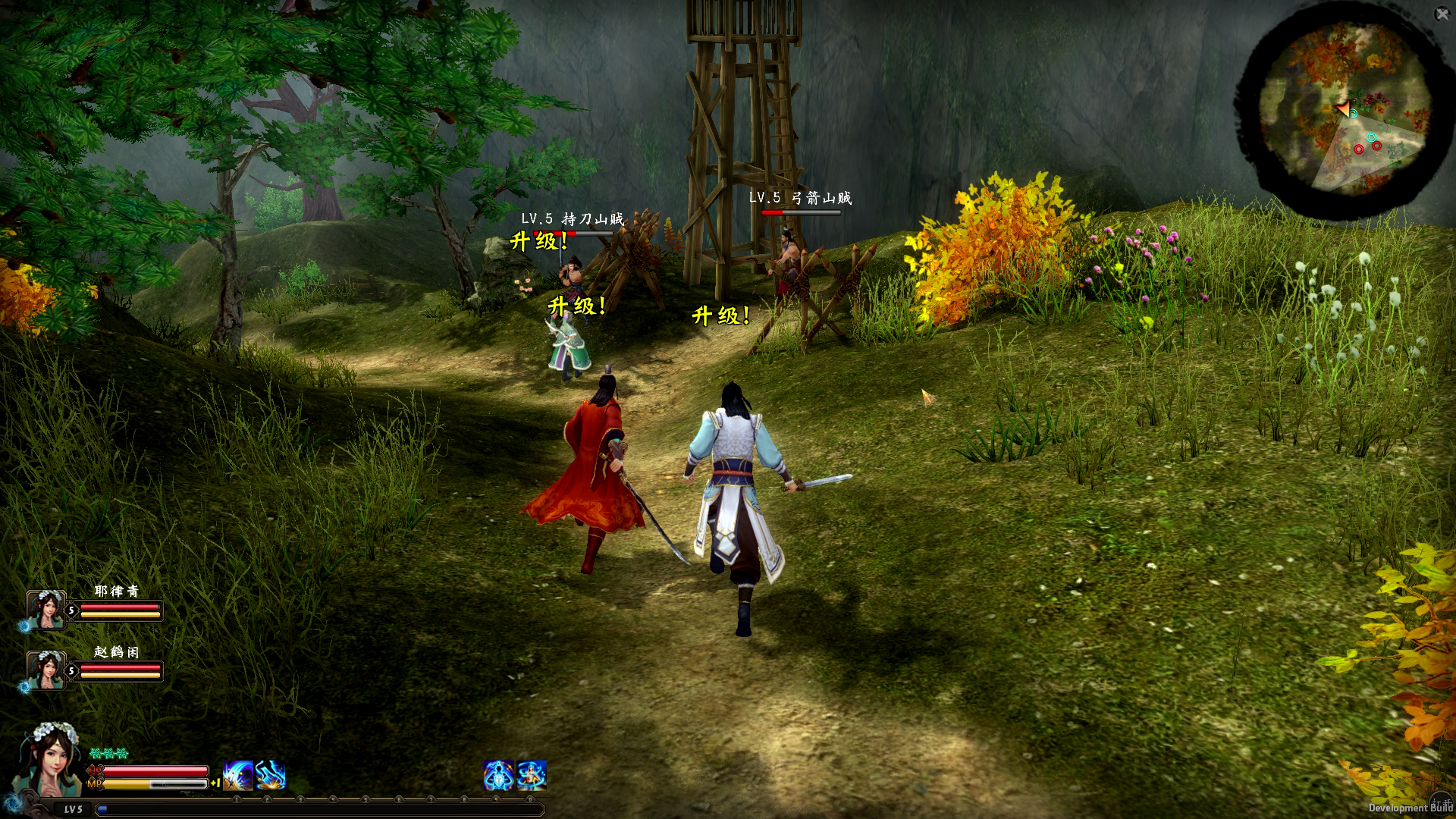1456x819 pixels.
Task: Cast the blue whirlwind aura skill
Action: [x=532, y=776]
